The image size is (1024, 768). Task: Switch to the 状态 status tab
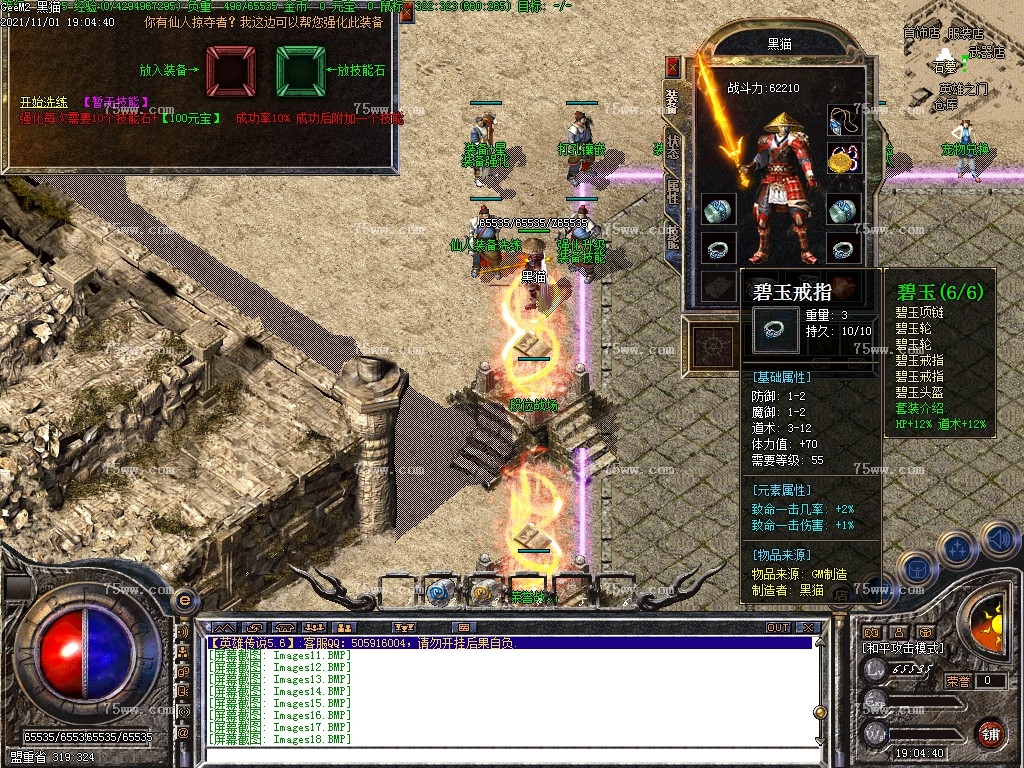[x=673, y=146]
